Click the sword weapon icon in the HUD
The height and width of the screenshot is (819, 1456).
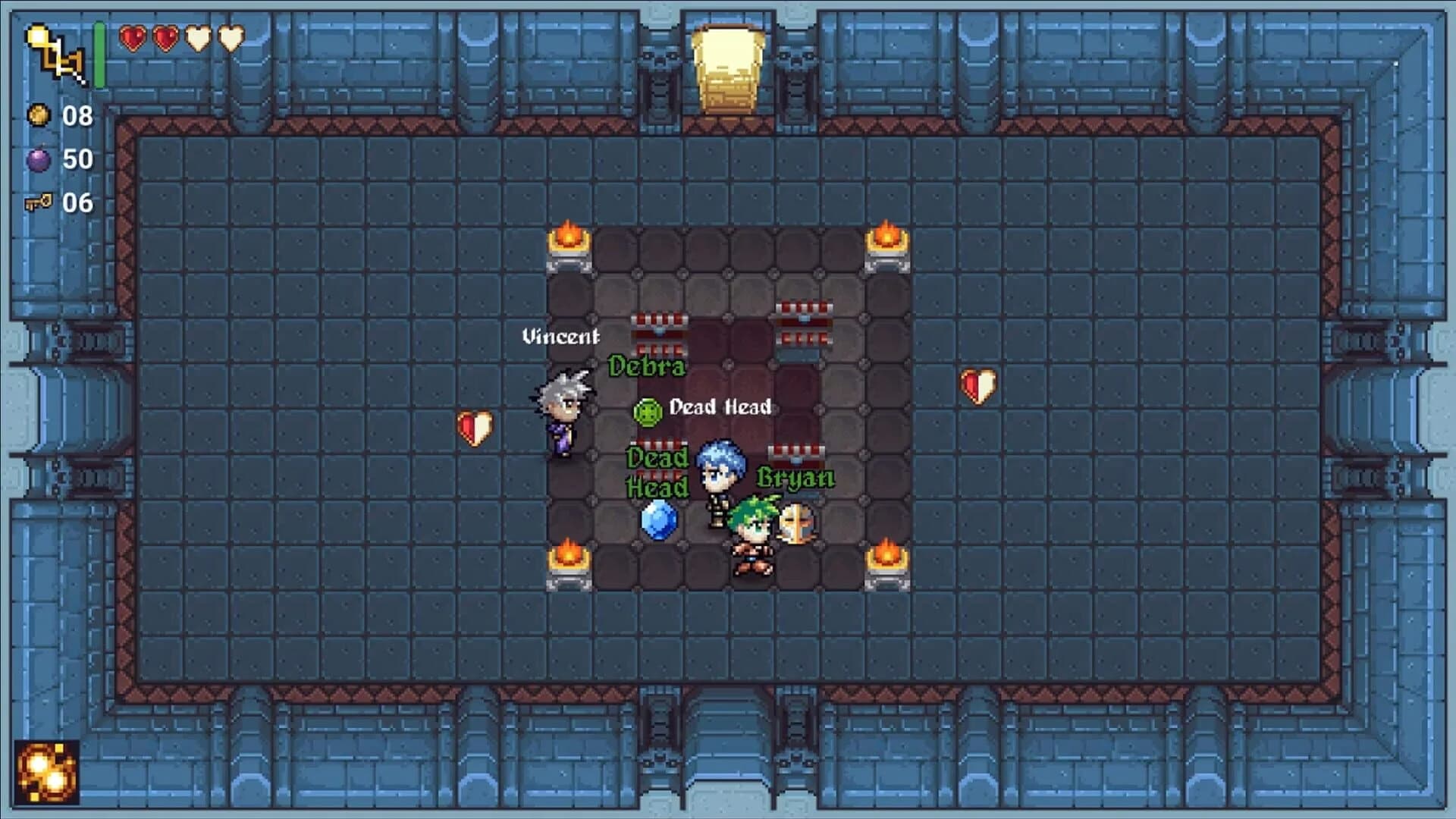(x=53, y=52)
